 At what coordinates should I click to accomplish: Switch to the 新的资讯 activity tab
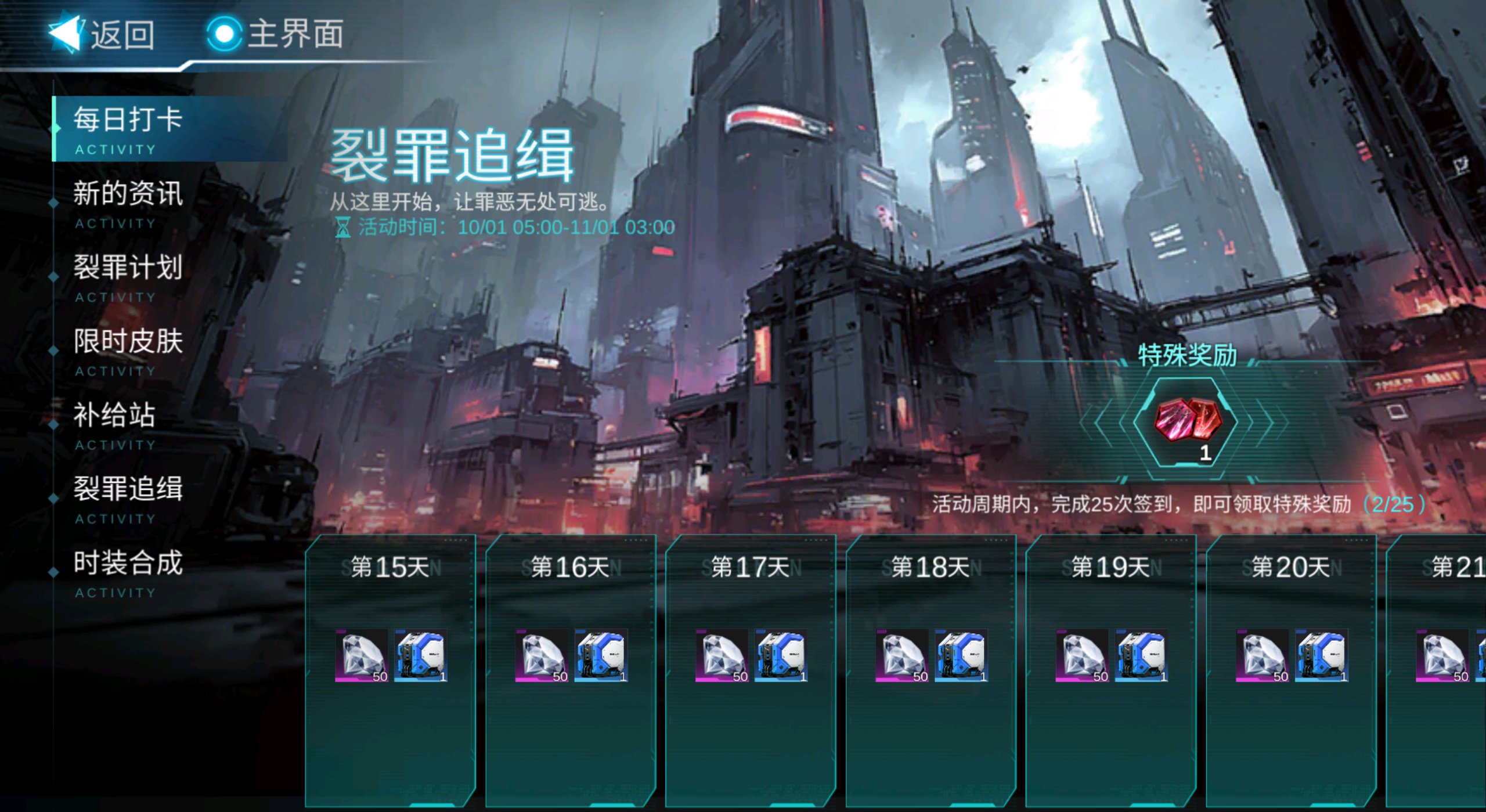(x=129, y=194)
